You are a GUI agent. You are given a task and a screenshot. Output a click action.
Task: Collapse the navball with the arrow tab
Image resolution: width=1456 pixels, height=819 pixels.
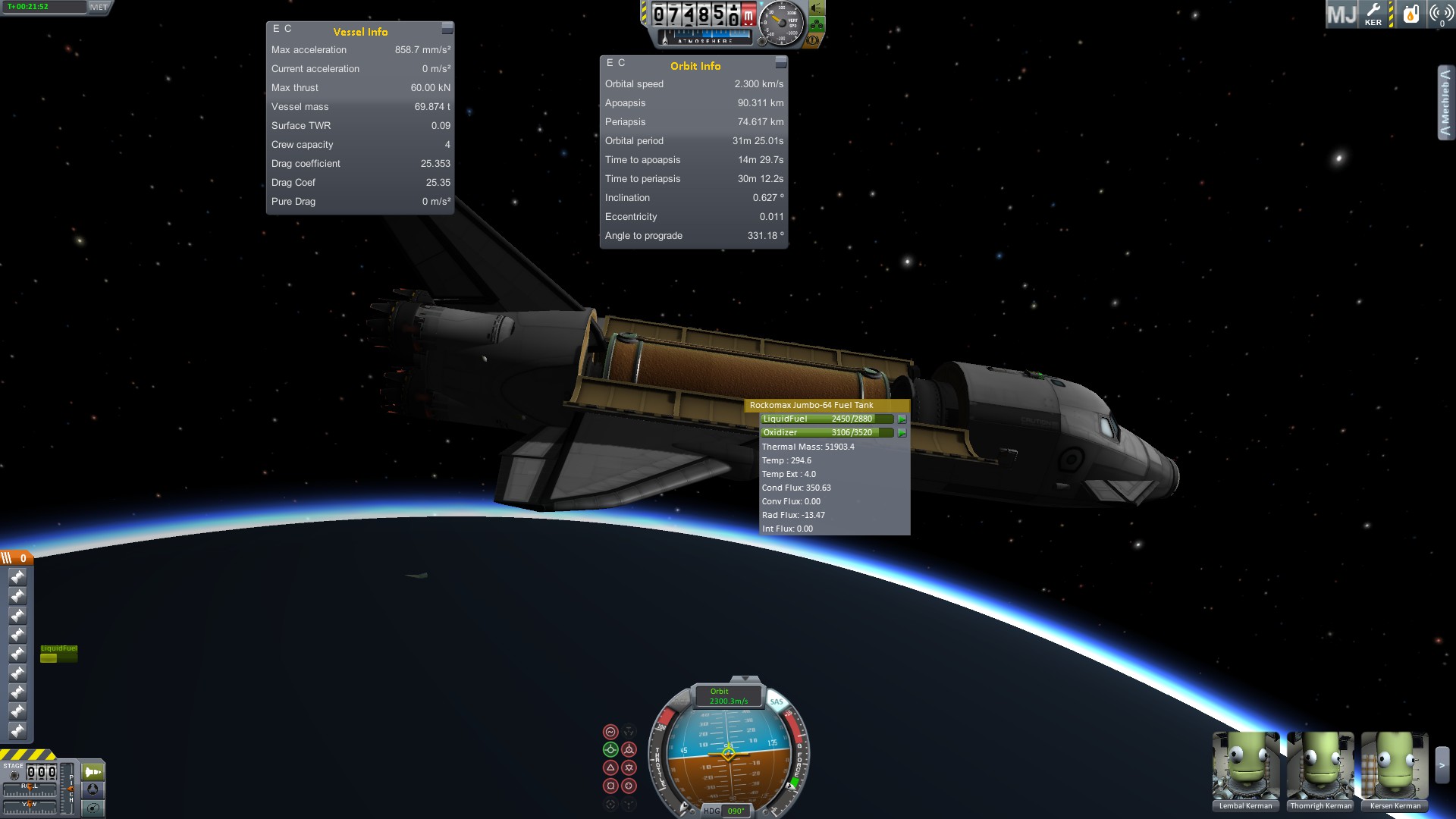745,679
